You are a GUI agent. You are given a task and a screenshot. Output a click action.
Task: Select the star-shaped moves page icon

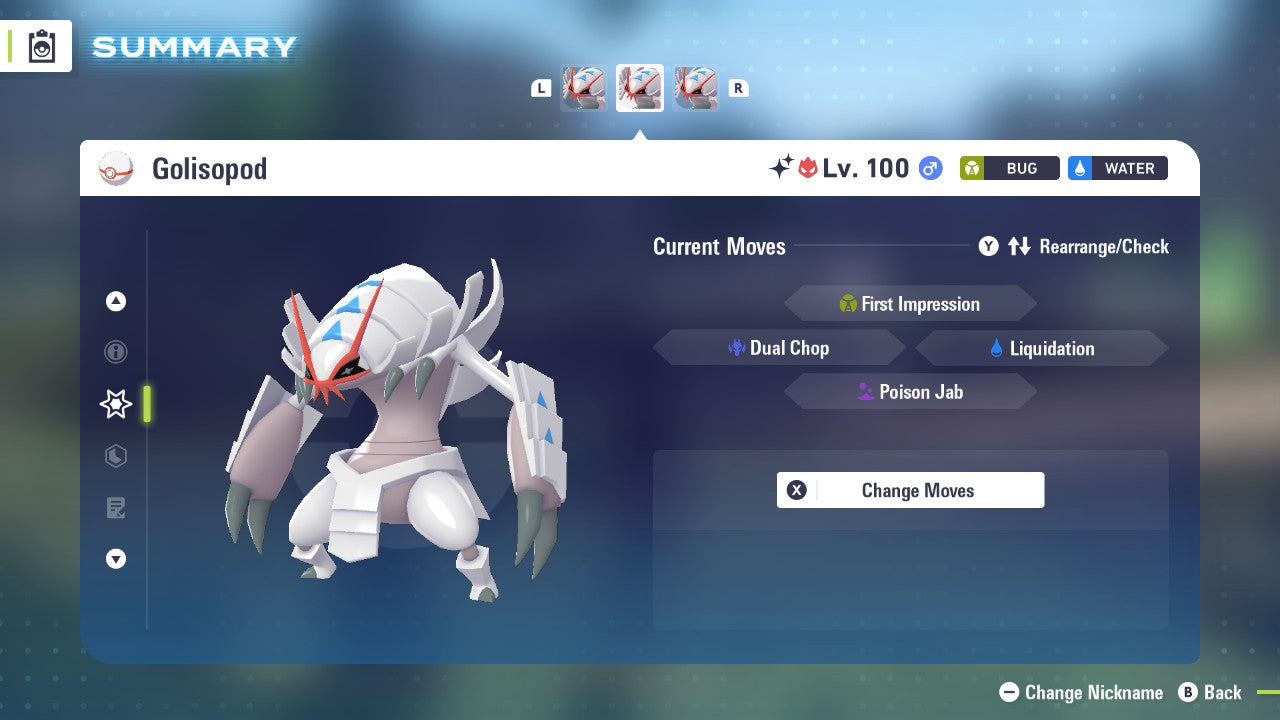point(115,404)
